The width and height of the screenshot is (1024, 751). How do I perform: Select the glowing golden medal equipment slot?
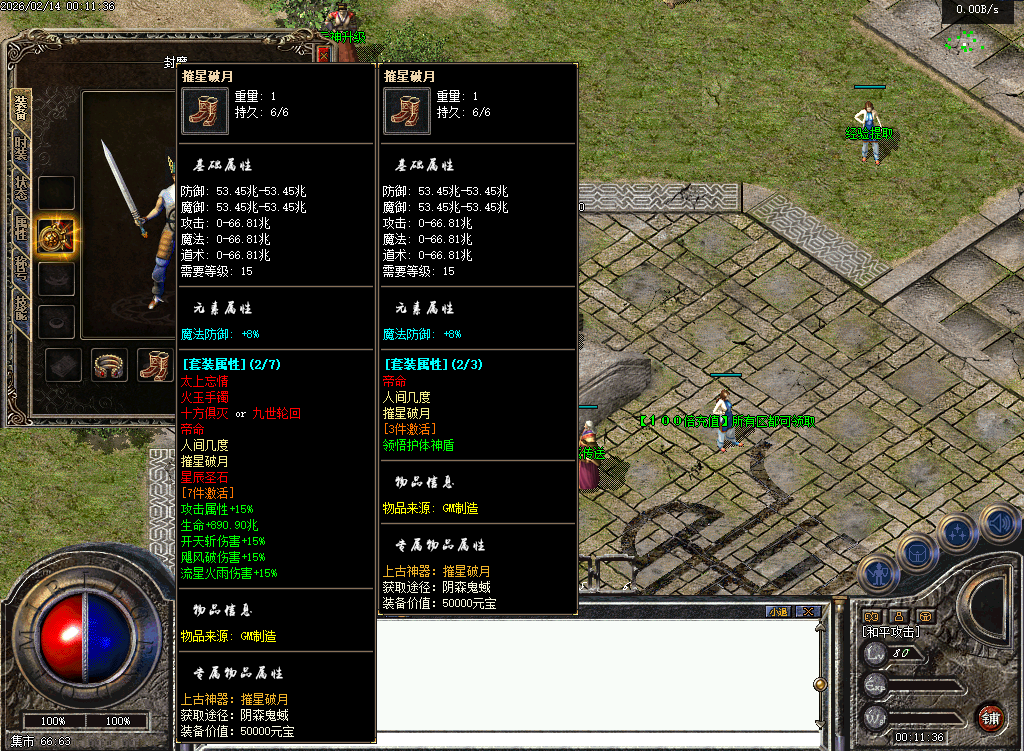coord(56,236)
